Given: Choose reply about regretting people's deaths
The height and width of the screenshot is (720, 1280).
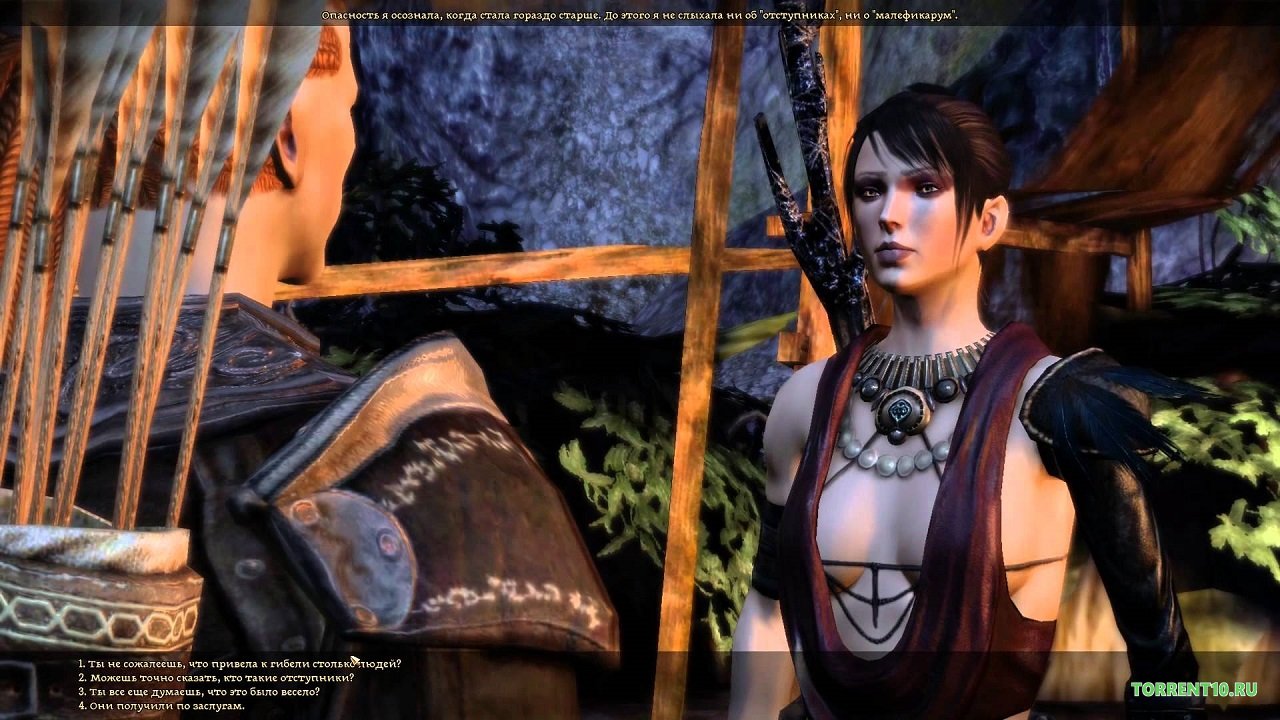Looking at the screenshot, I should click(x=240, y=664).
